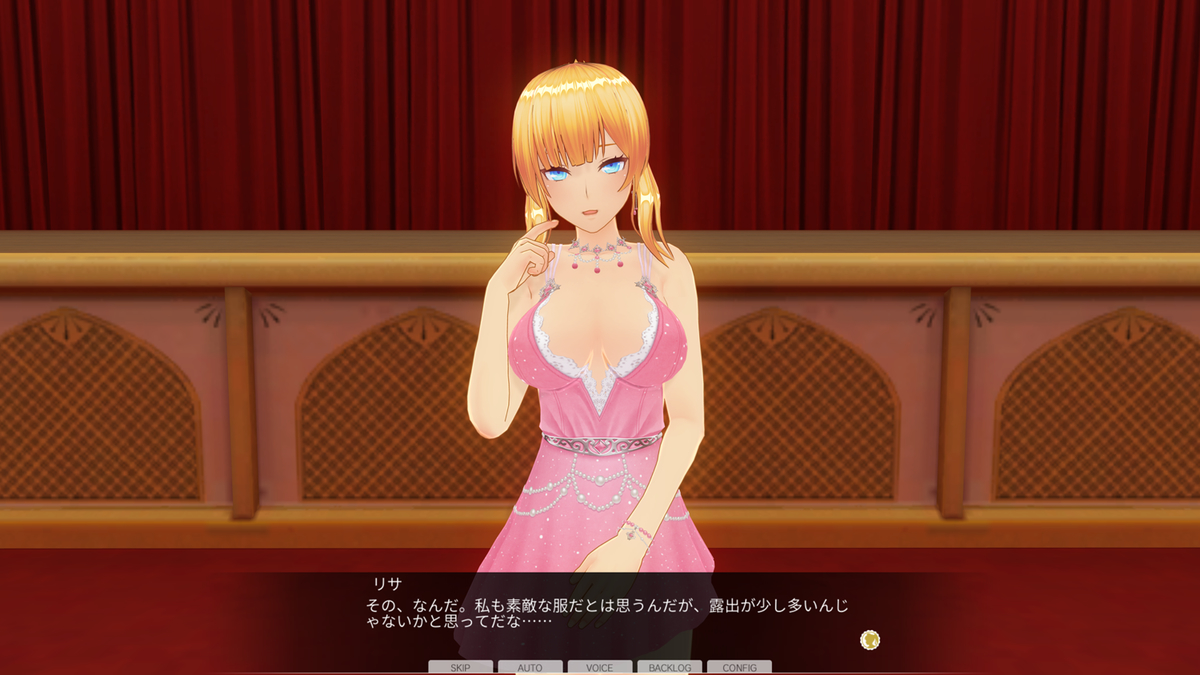Open the CONFIG settings menu
Viewport: 1200px width, 675px height.
tap(739, 667)
